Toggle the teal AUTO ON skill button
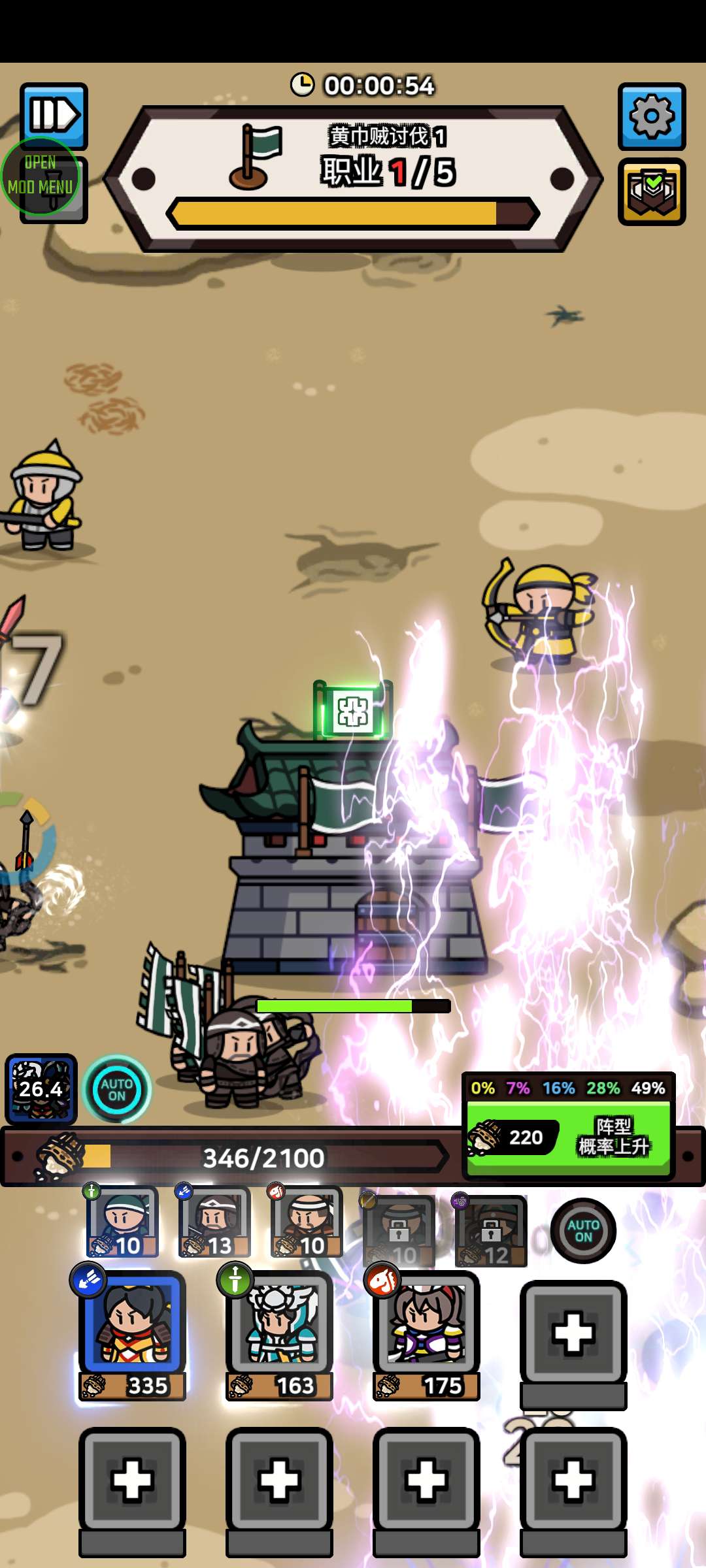 coord(117,1089)
